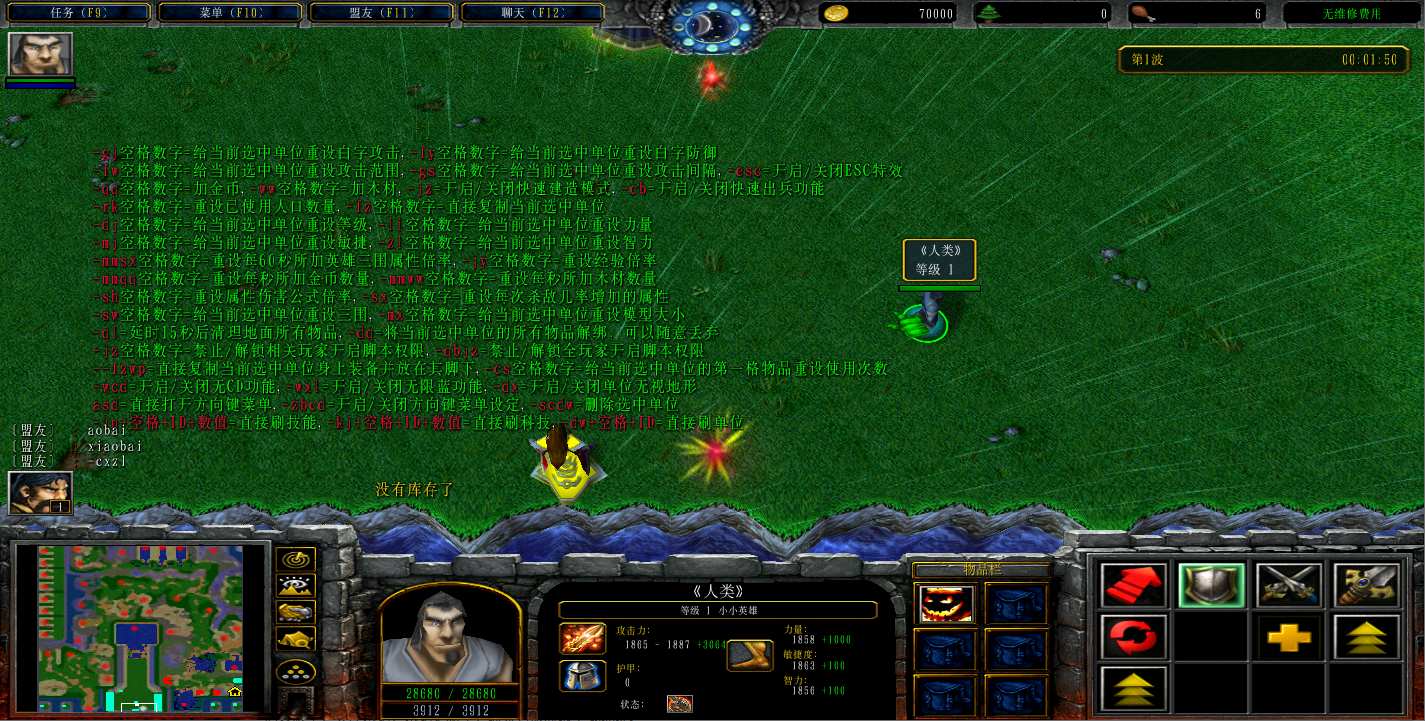Image resolution: width=1425 pixels, height=721 pixels.
Task: Choose the highlighted shield command
Action: pyautogui.click(x=1211, y=586)
